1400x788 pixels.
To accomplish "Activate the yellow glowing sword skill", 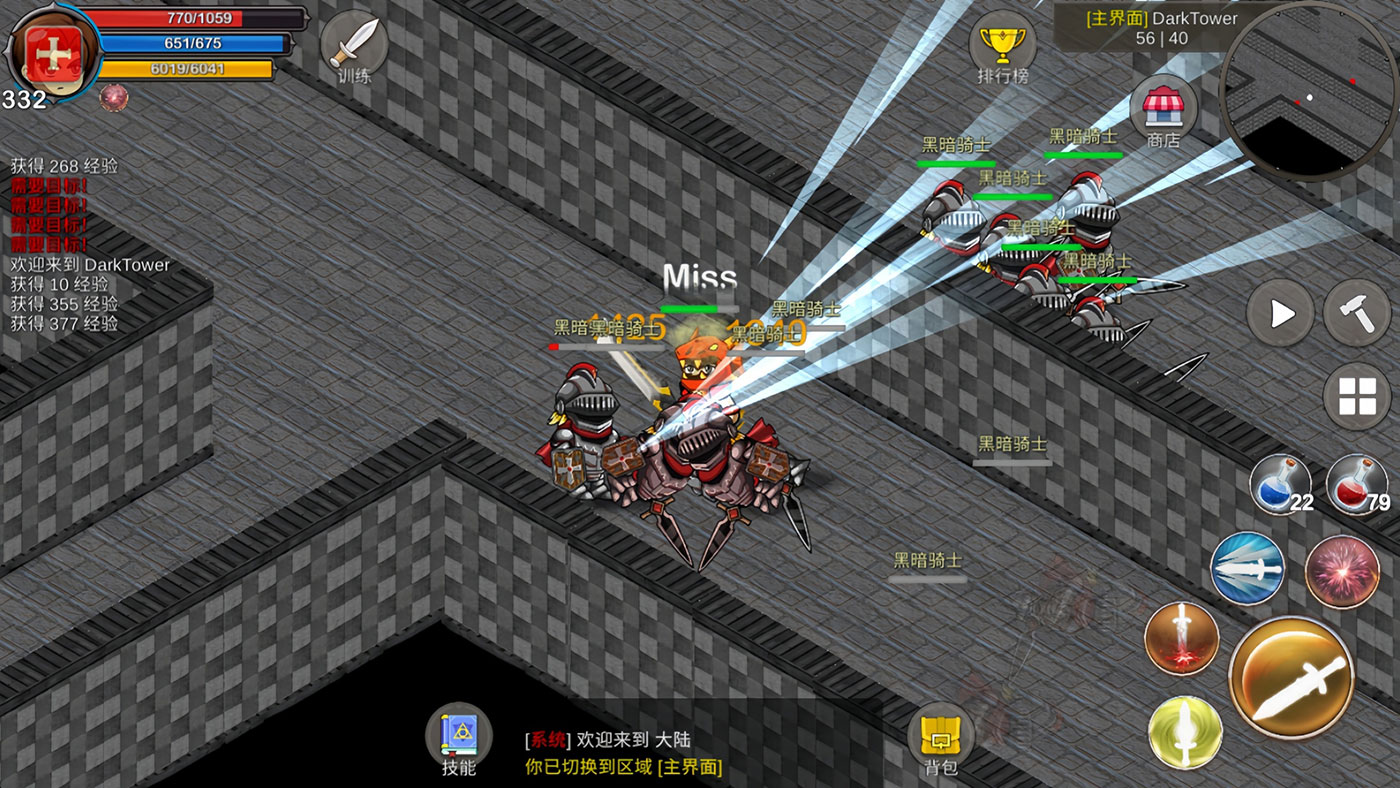I will tap(1185, 732).
